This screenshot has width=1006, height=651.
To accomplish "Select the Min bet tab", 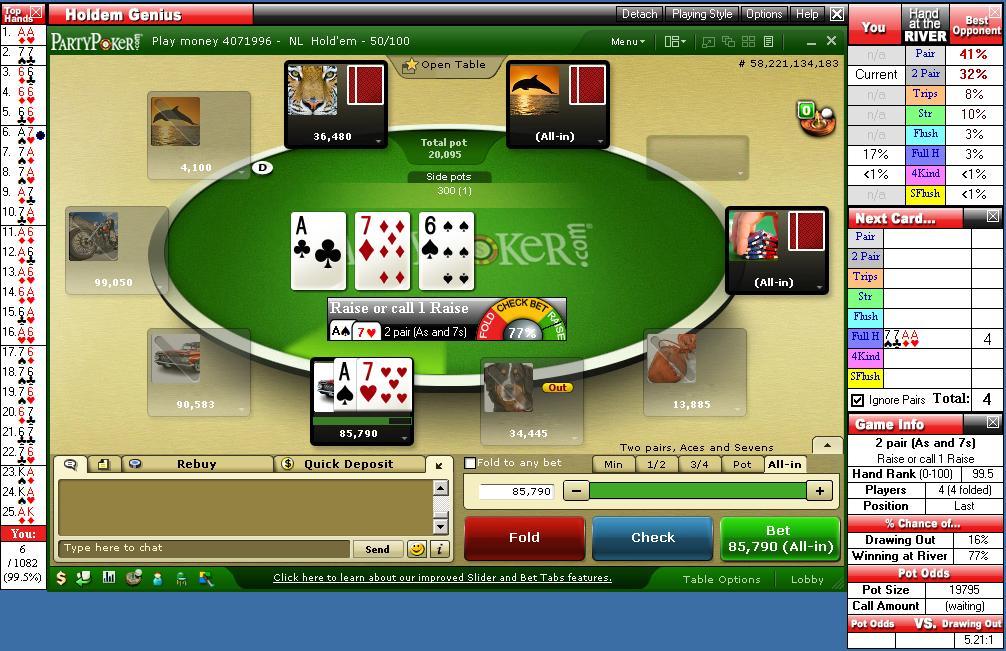I will (x=613, y=464).
